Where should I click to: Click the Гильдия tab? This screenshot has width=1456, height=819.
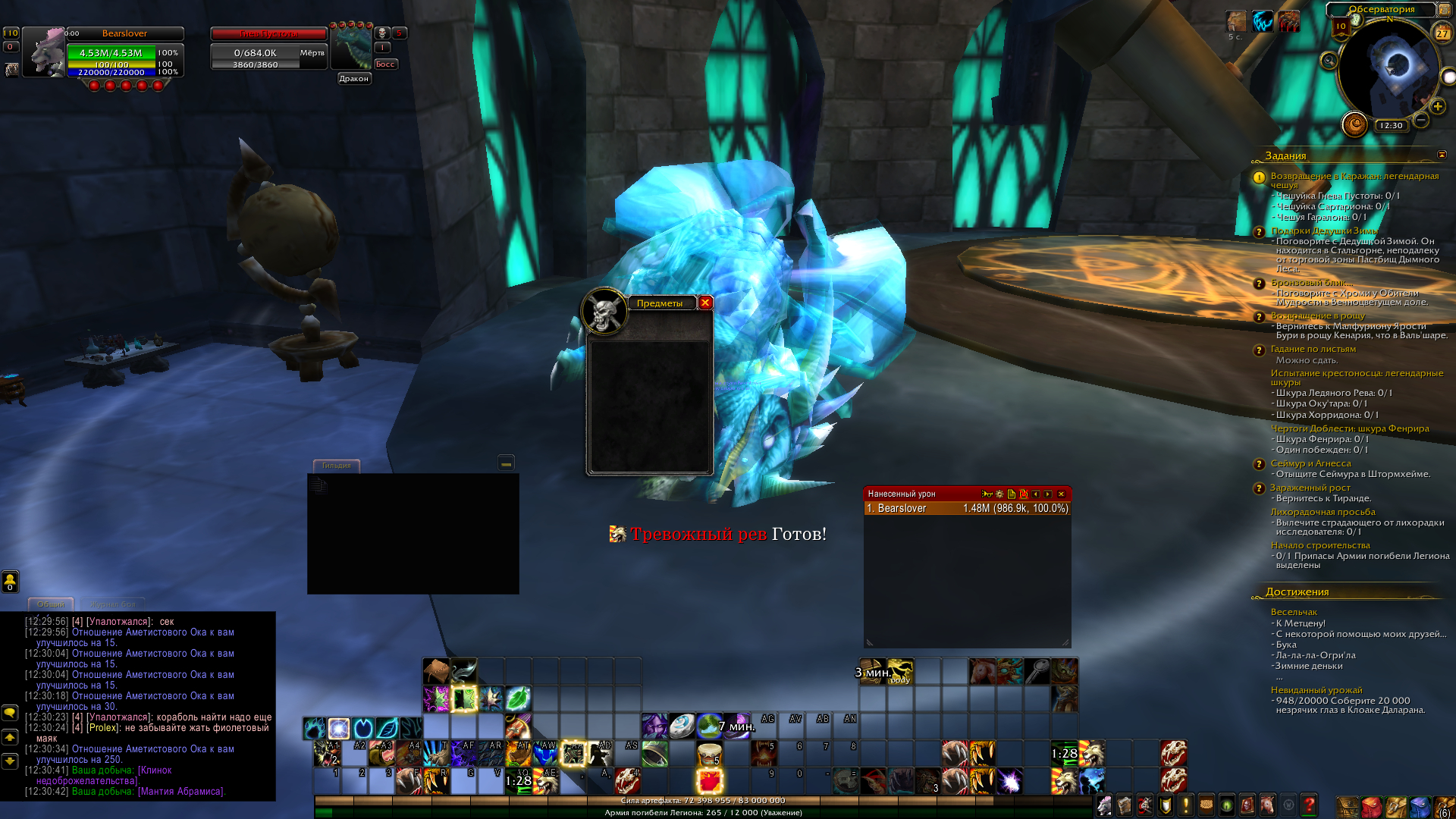(336, 466)
